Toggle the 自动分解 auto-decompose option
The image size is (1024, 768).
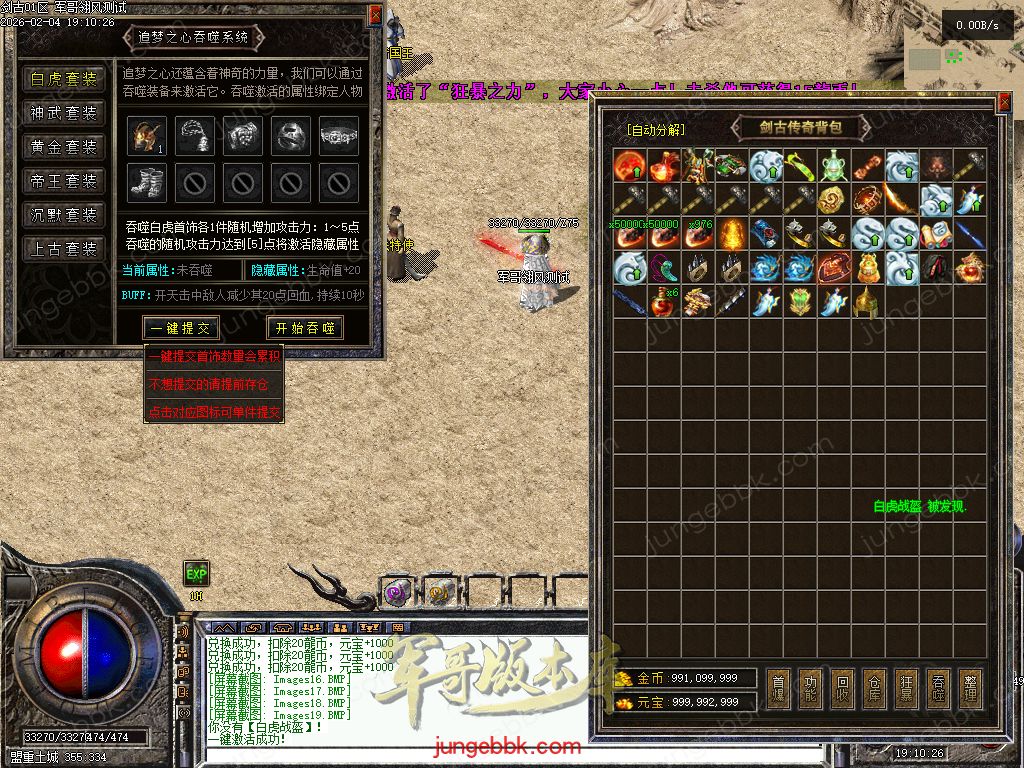click(656, 130)
